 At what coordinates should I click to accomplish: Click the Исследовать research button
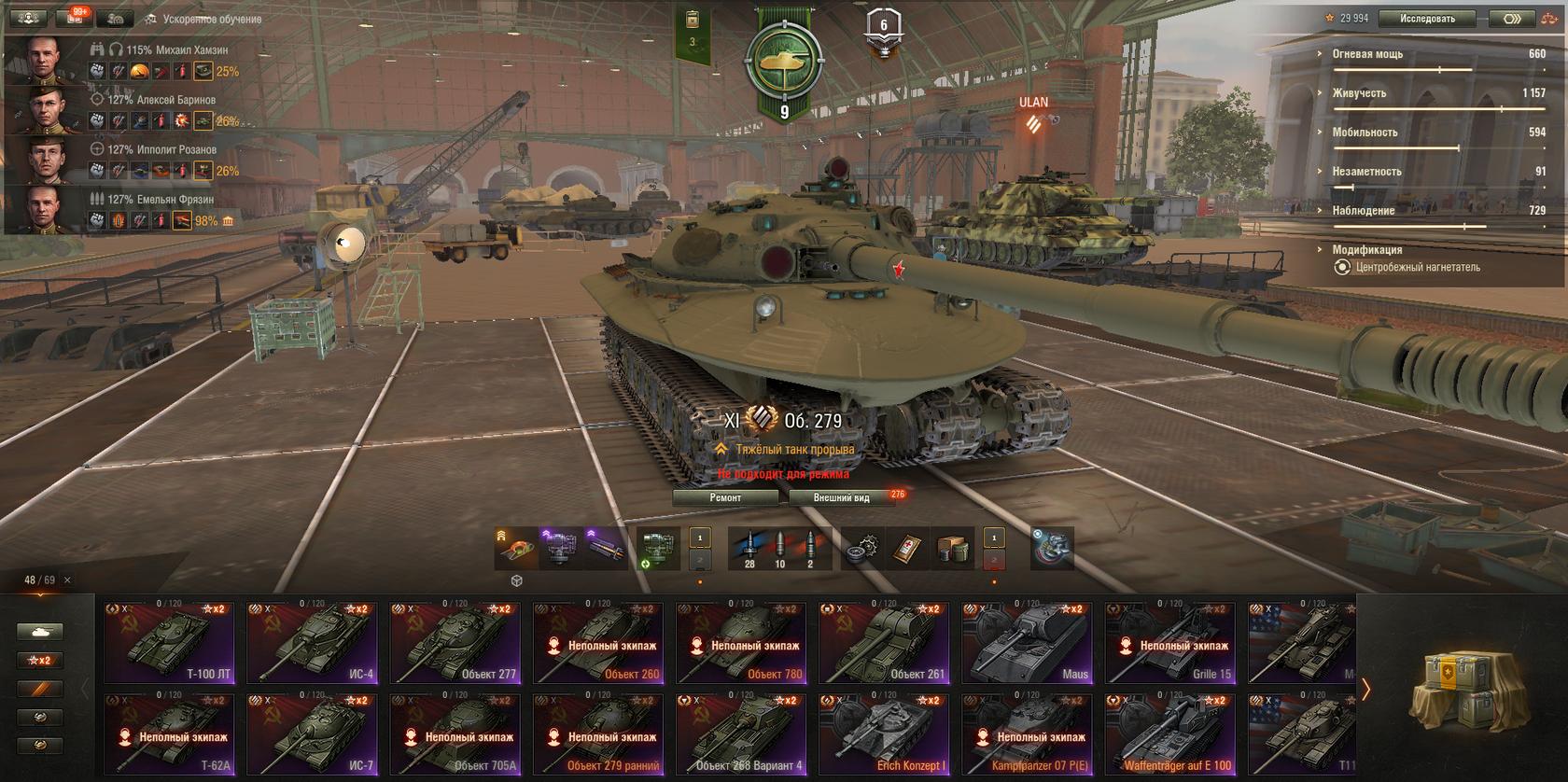[1427, 19]
